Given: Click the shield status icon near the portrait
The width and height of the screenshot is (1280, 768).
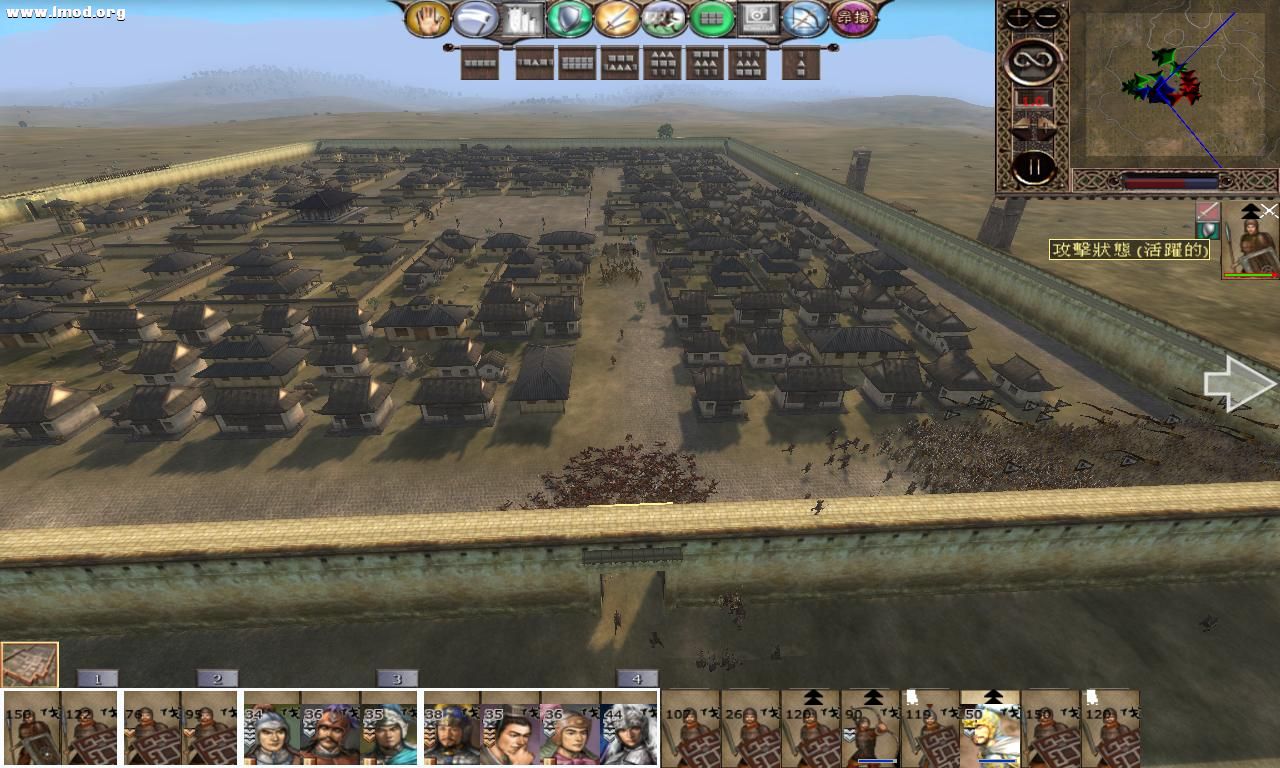Looking at the screenshot, I should pyautogui.click(x=1208, y=229).
